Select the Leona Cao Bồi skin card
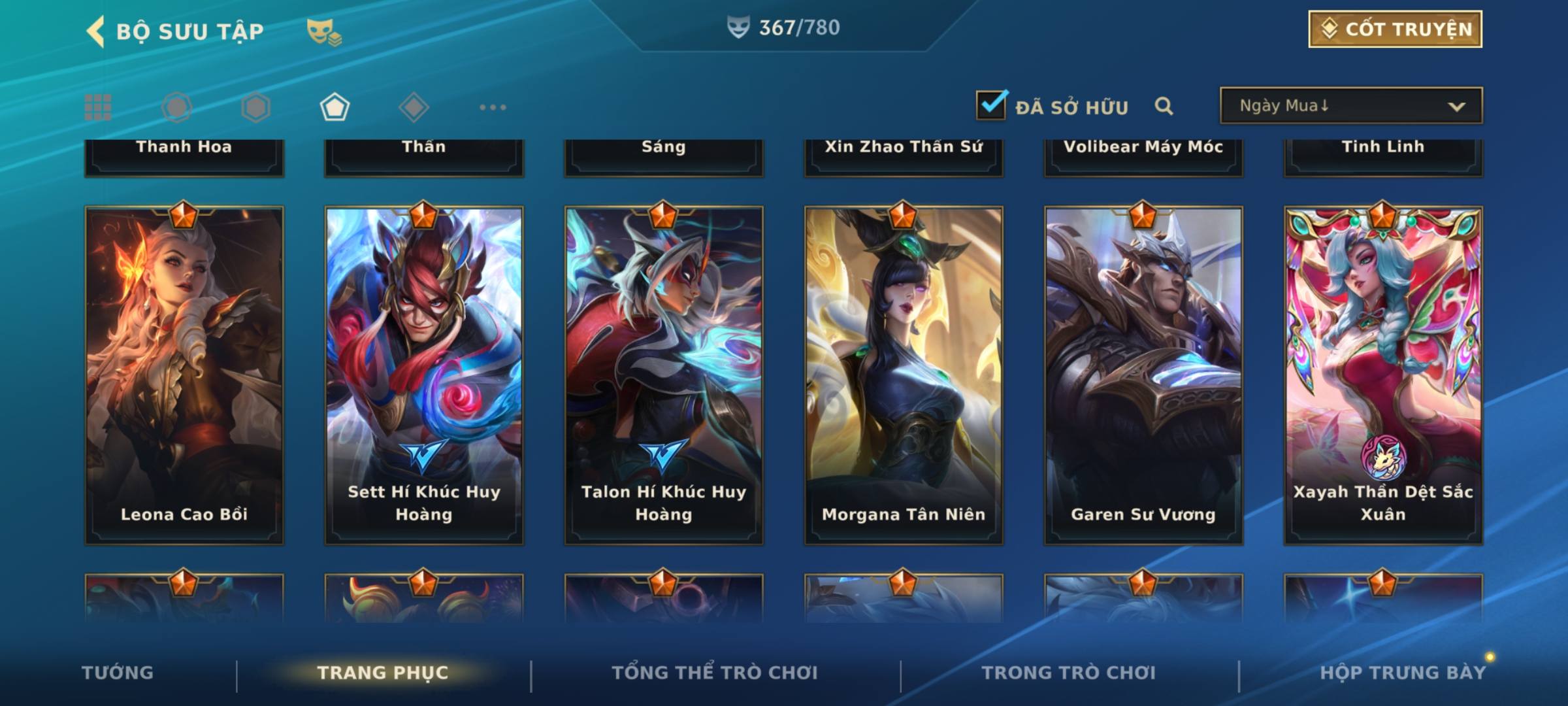Screen dimensions: 1568x706 (x=184, y=376)
